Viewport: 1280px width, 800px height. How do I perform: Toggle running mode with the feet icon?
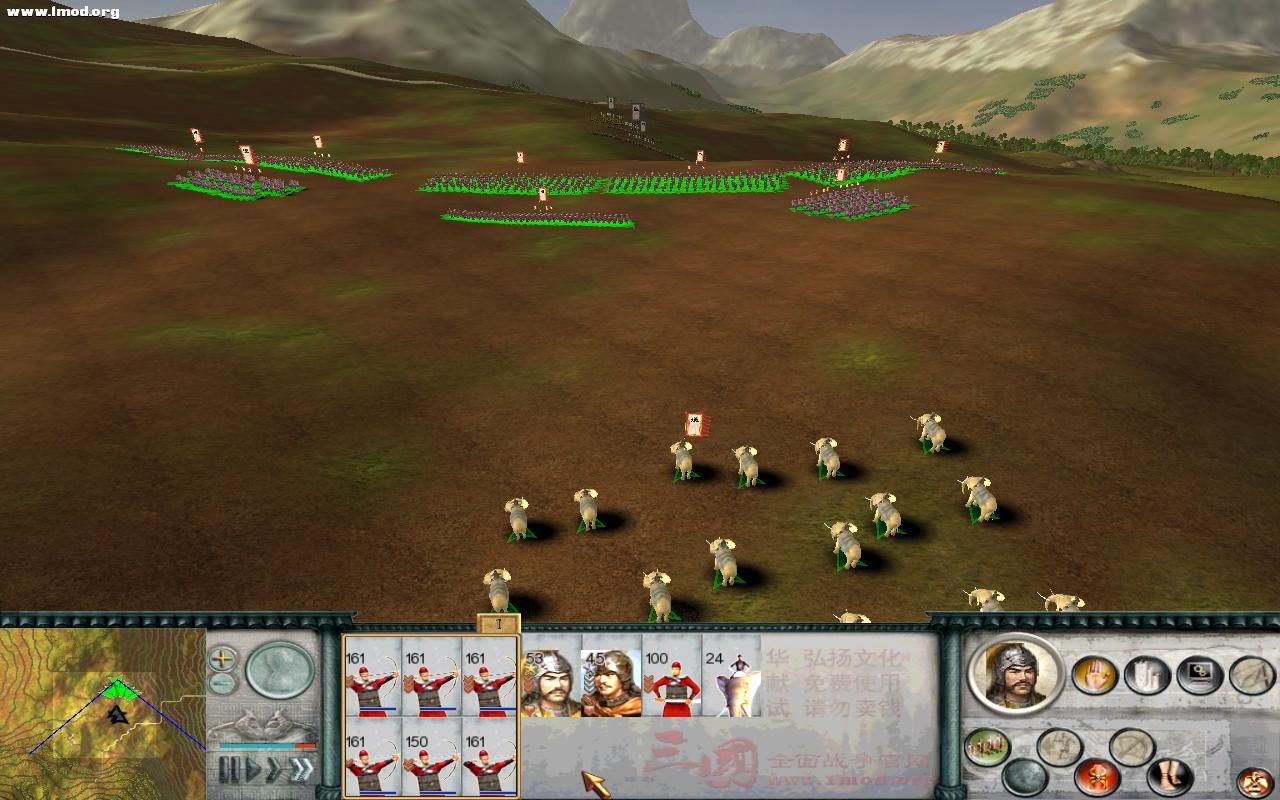1167,777
